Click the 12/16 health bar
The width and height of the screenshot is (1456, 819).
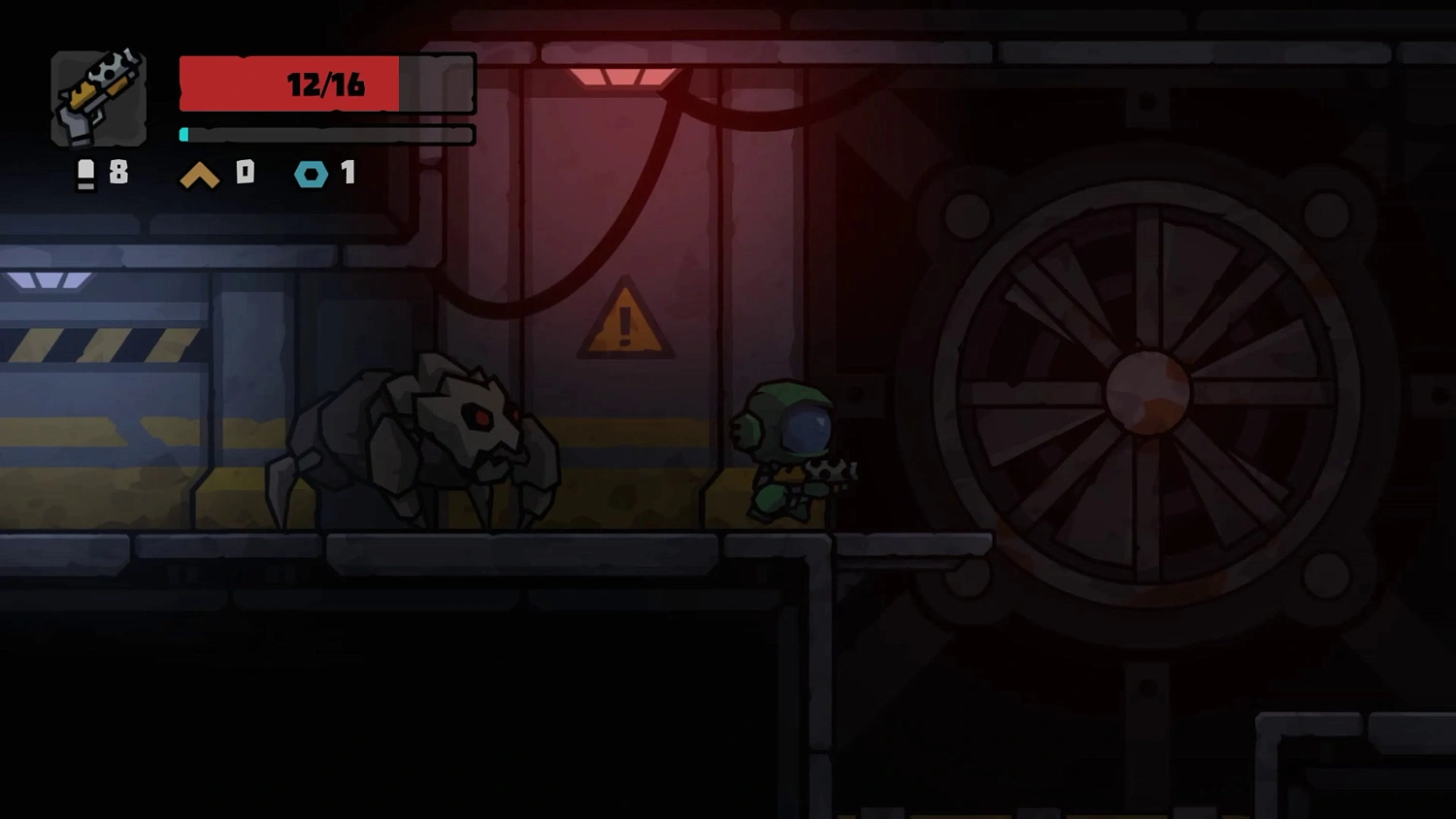pos(325,84)
